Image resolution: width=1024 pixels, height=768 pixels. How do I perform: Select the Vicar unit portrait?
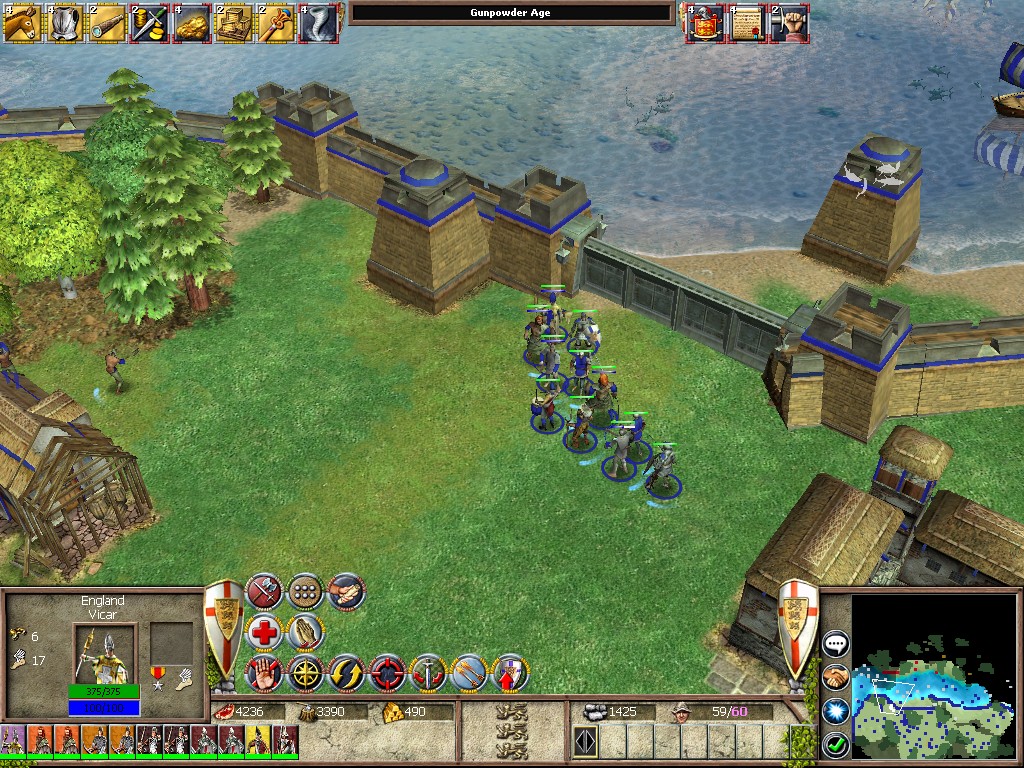click(x=101, y=653)
